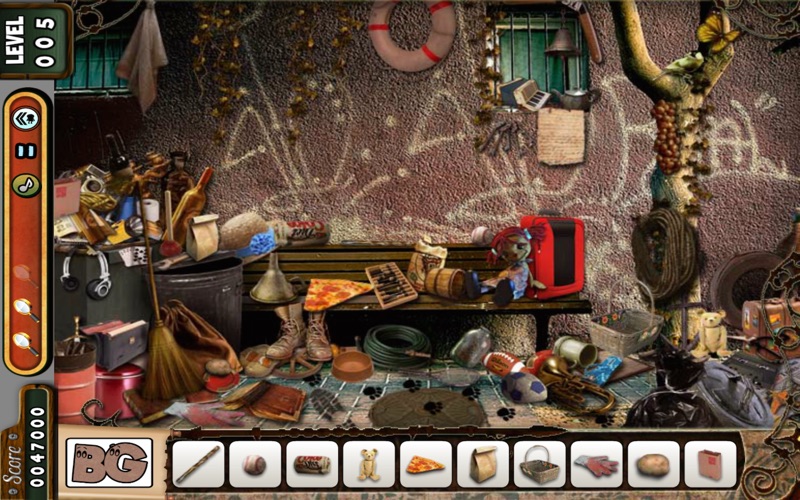Viewport: 800px width, 500px height.
Task: Select the brown paper bag slot
Action: (483, 464)
